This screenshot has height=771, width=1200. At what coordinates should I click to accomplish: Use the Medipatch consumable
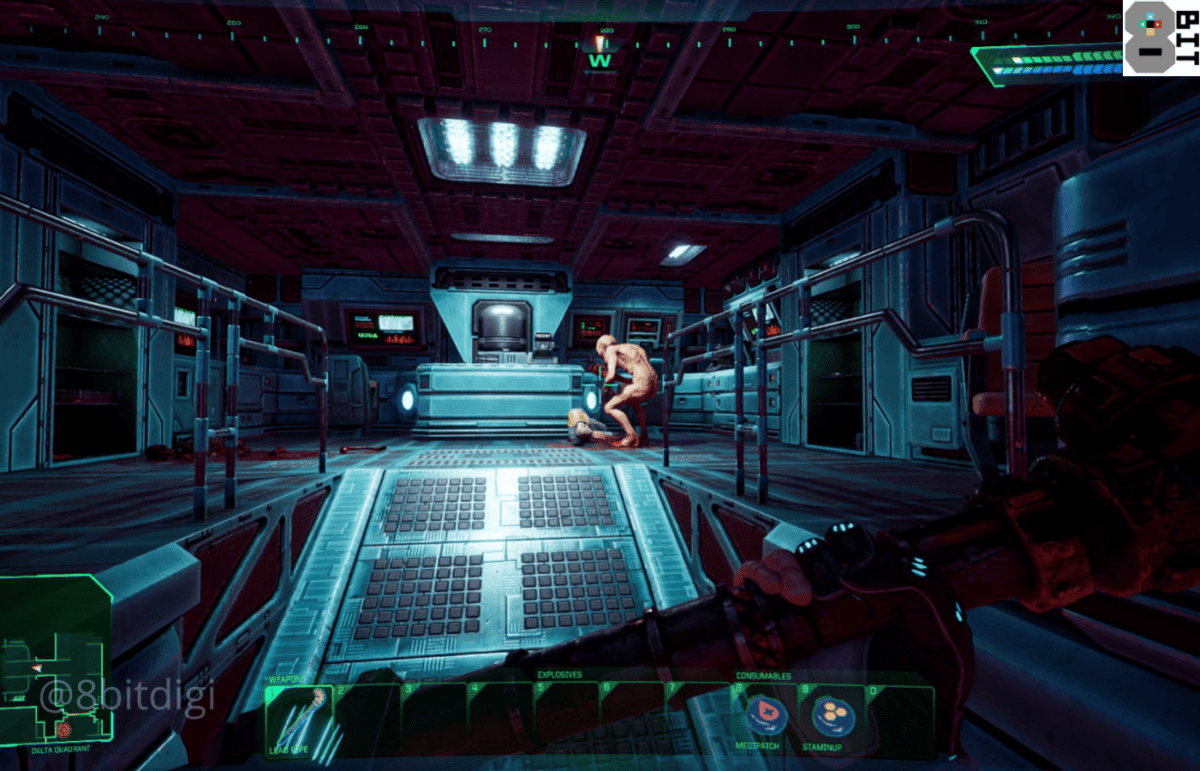pyautogui.click(x=767, y=716)
